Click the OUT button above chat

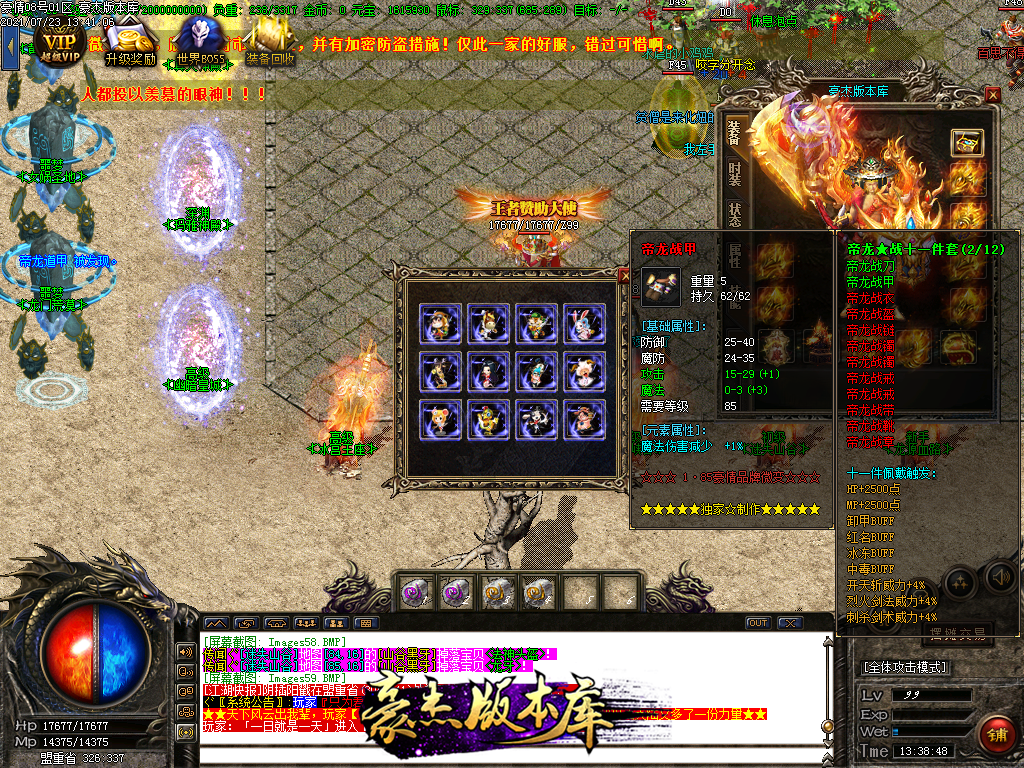758,623
